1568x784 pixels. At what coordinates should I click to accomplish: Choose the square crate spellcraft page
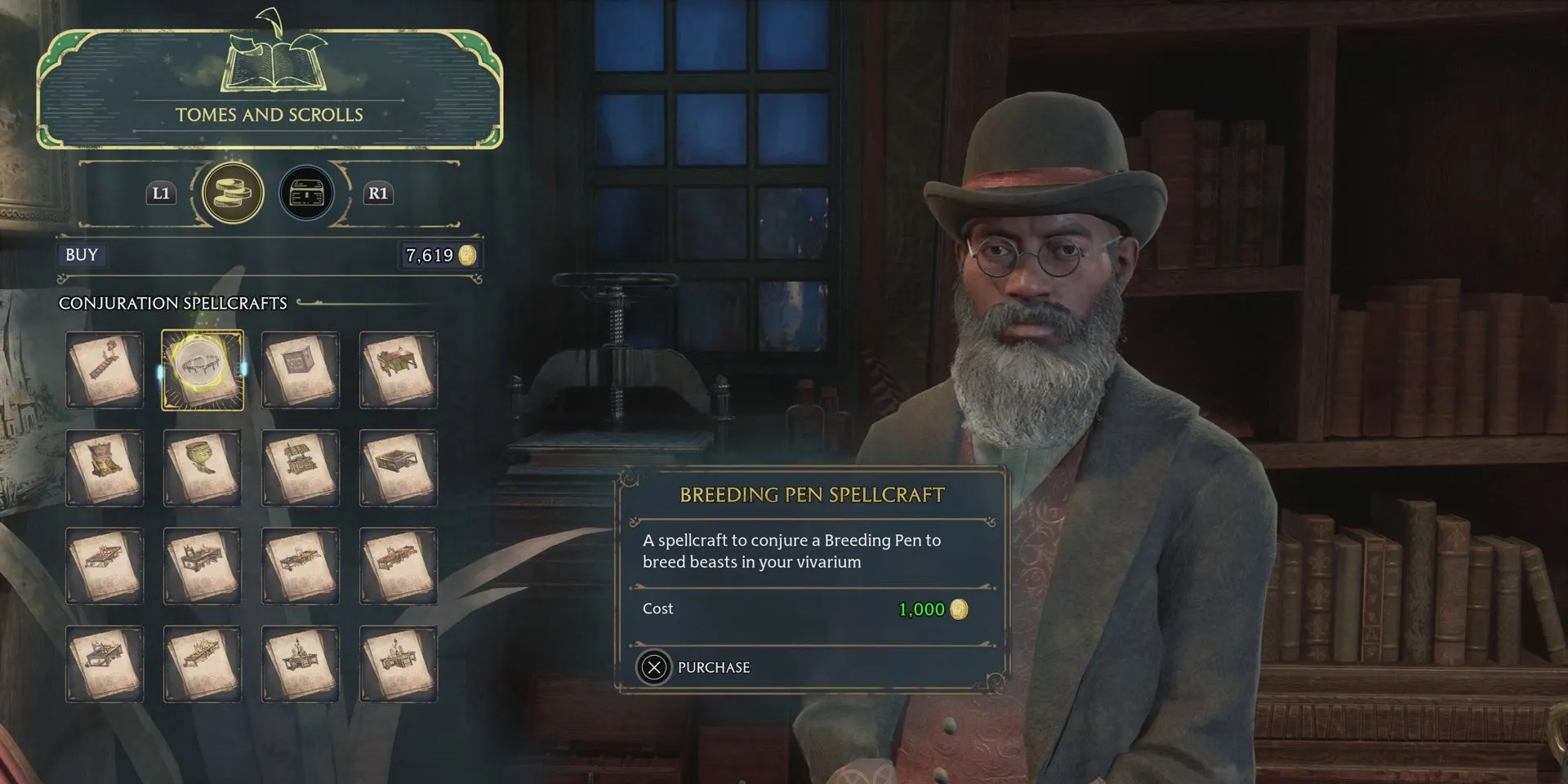point(301,370)
